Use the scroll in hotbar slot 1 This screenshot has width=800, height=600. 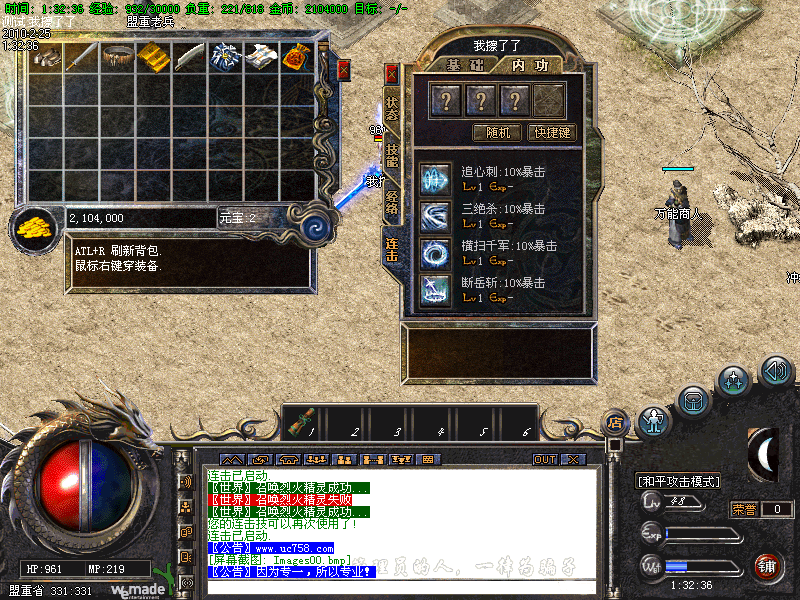click(303, 422)
